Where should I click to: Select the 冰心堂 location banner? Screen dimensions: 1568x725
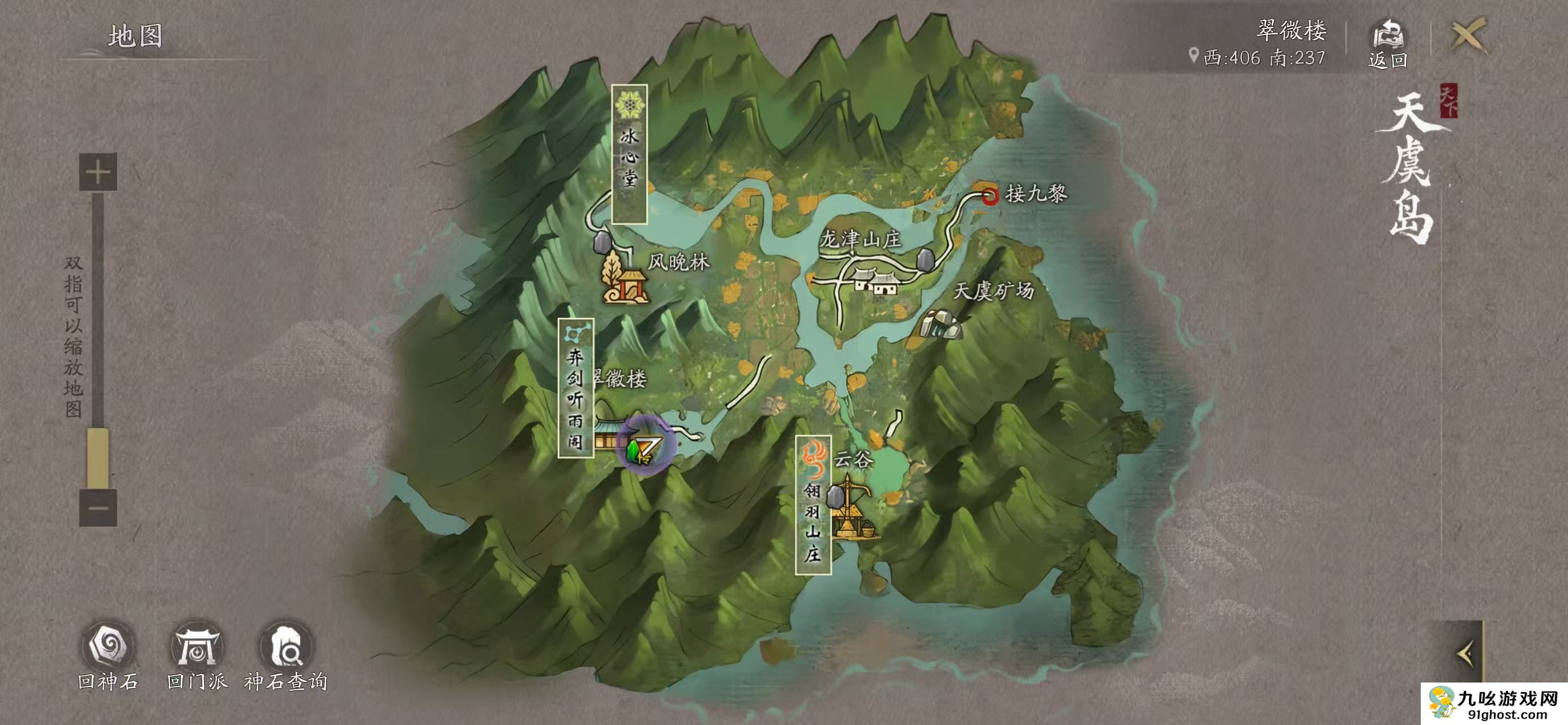[629, 153]
